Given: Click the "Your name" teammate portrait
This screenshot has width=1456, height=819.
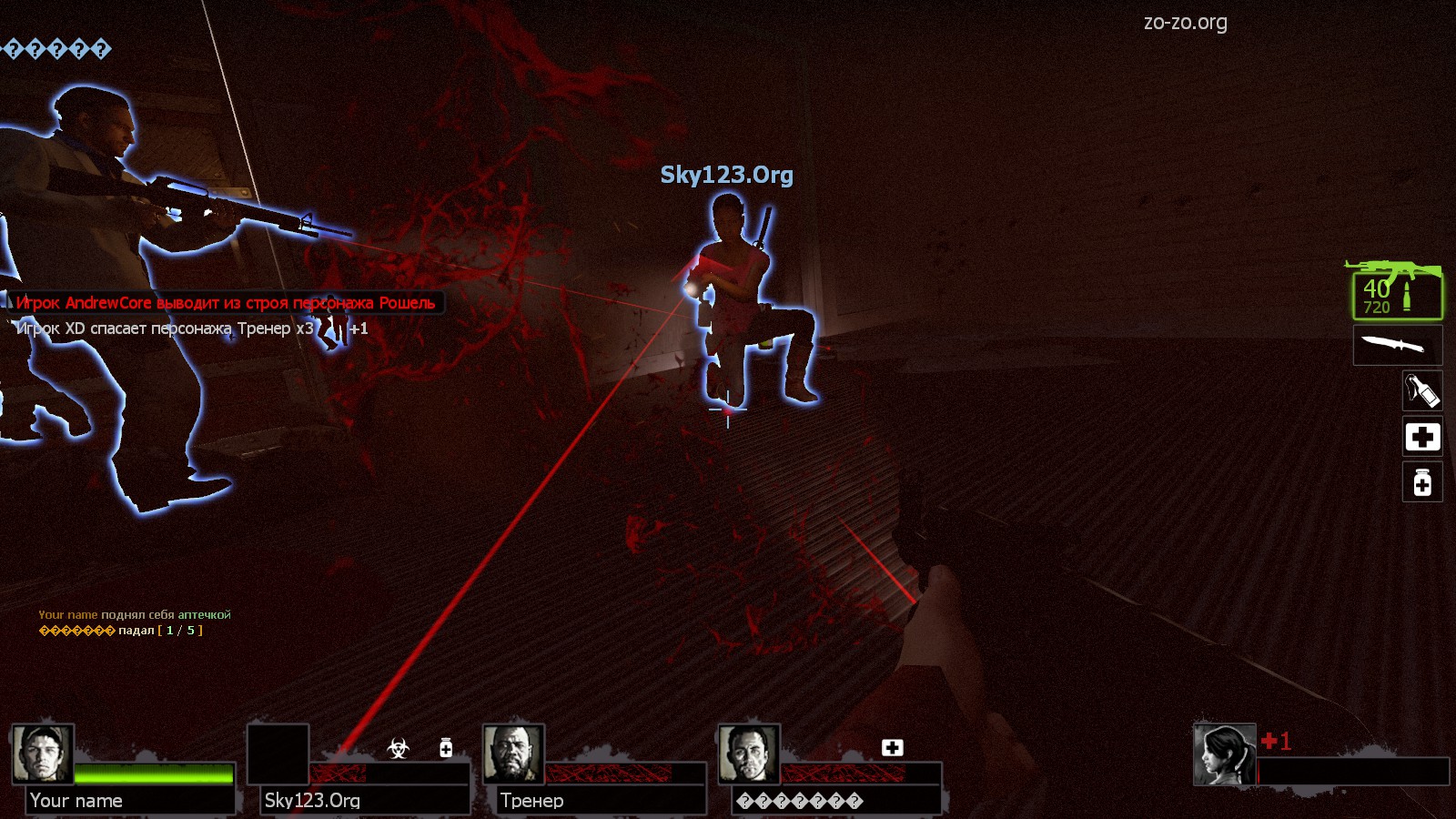Looking at the screenshot, I should pos(43,753).
